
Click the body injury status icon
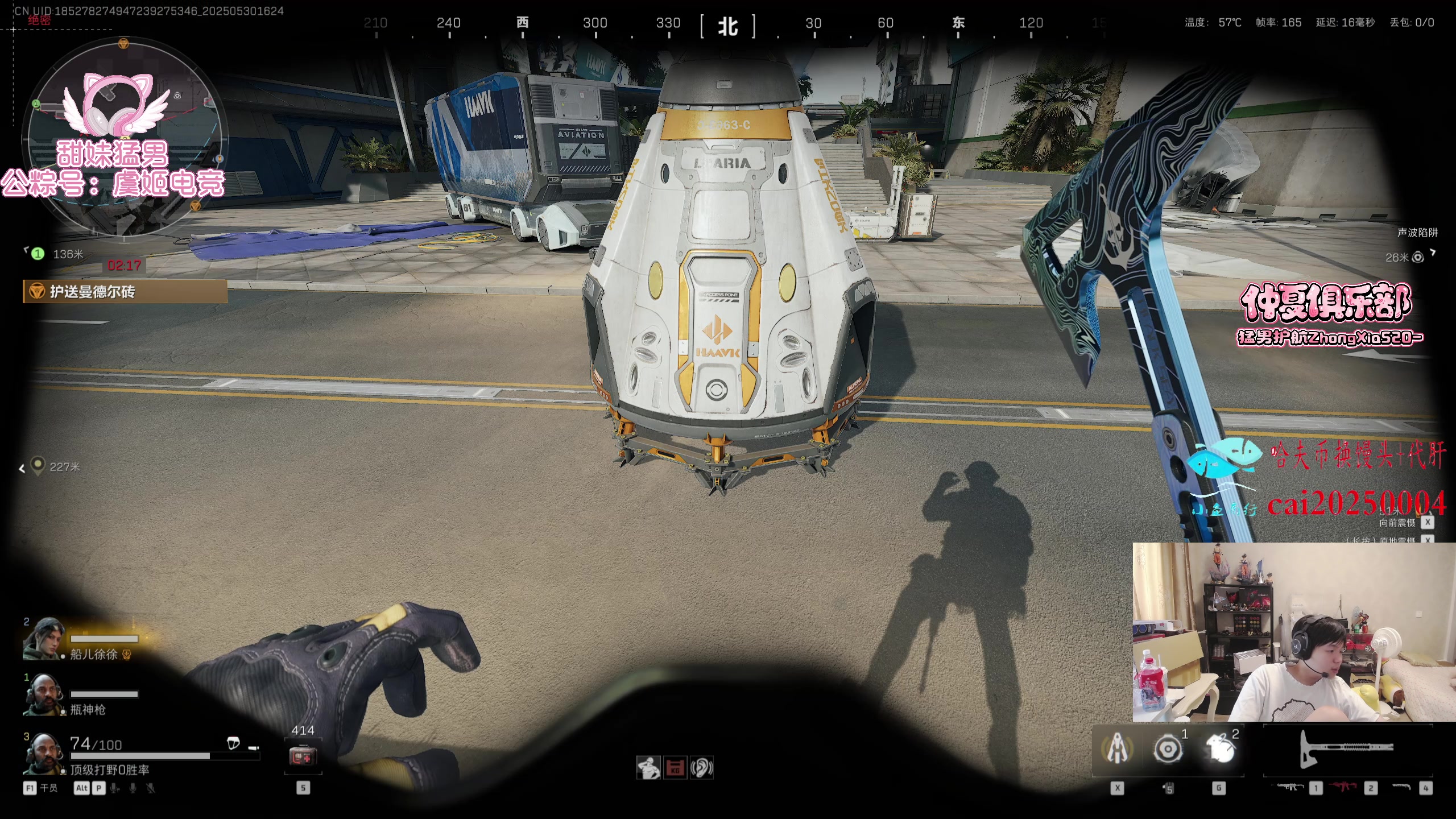648,768
